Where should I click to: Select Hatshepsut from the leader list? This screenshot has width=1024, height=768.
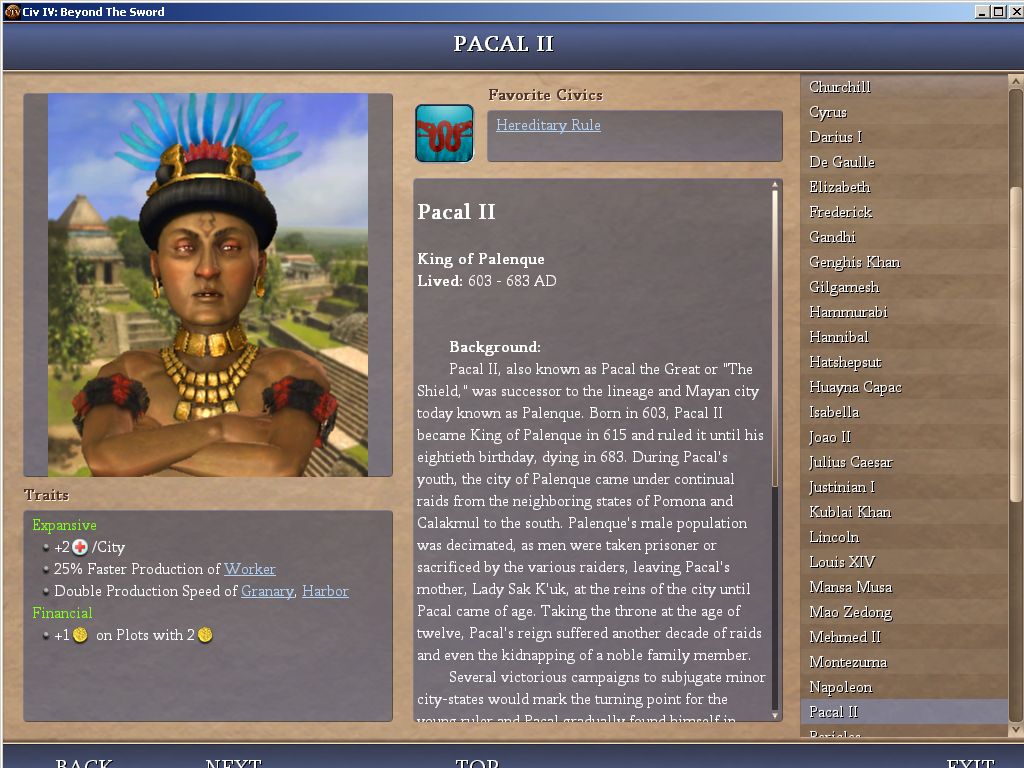pyautogui.click(x=845, y=362)
